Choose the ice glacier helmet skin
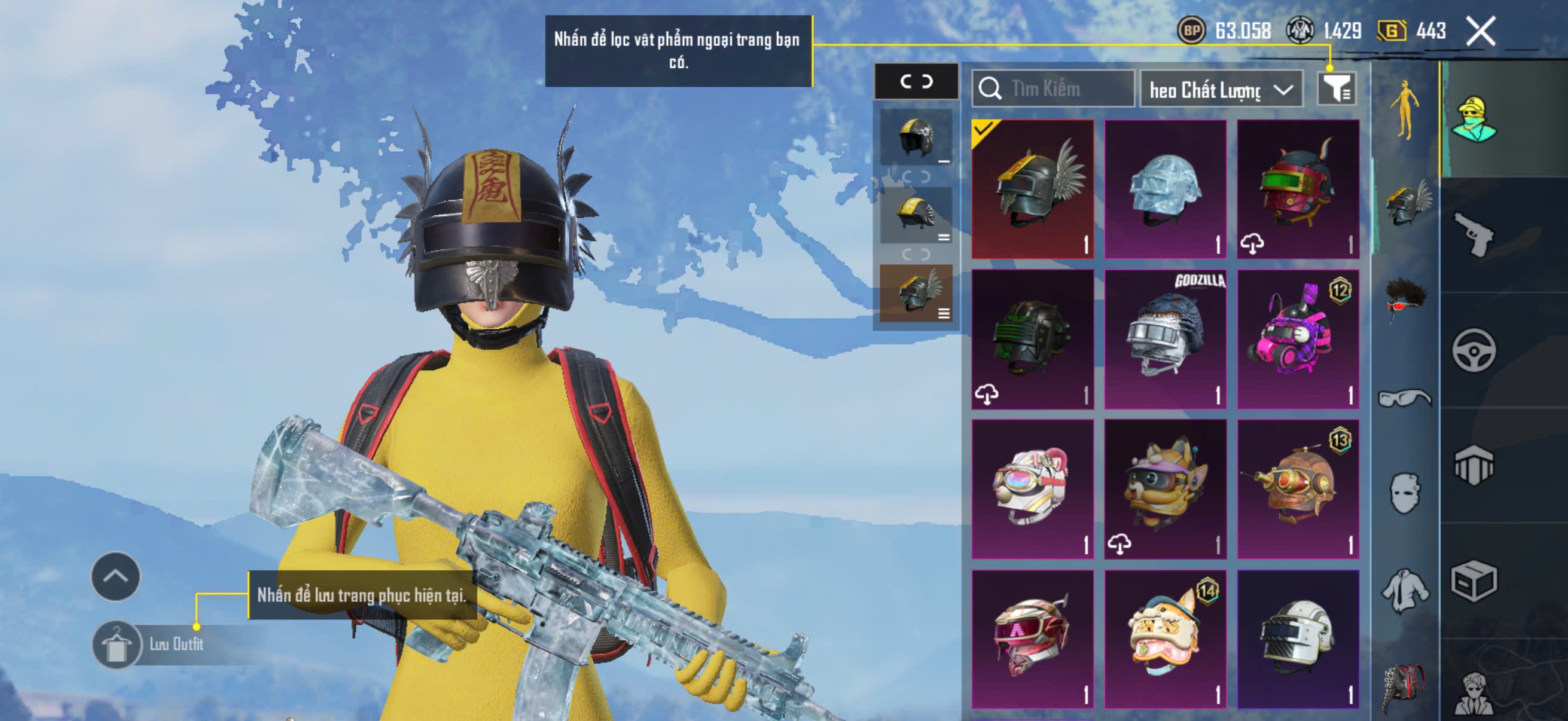This screenshot has width=1568, height=721. [1165, 188]
